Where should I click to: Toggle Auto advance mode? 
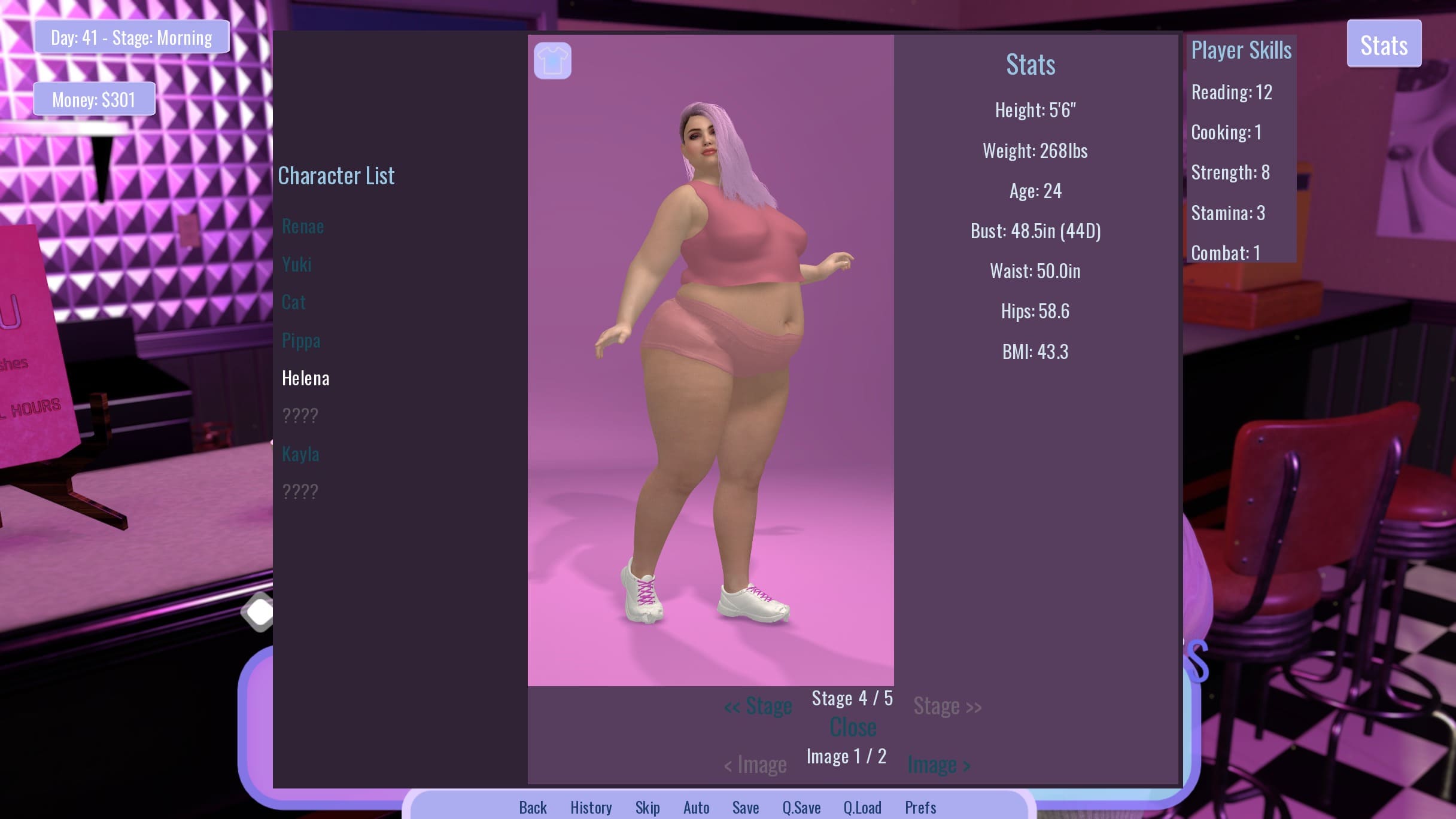pyautogui.click(x=696, y=808)
